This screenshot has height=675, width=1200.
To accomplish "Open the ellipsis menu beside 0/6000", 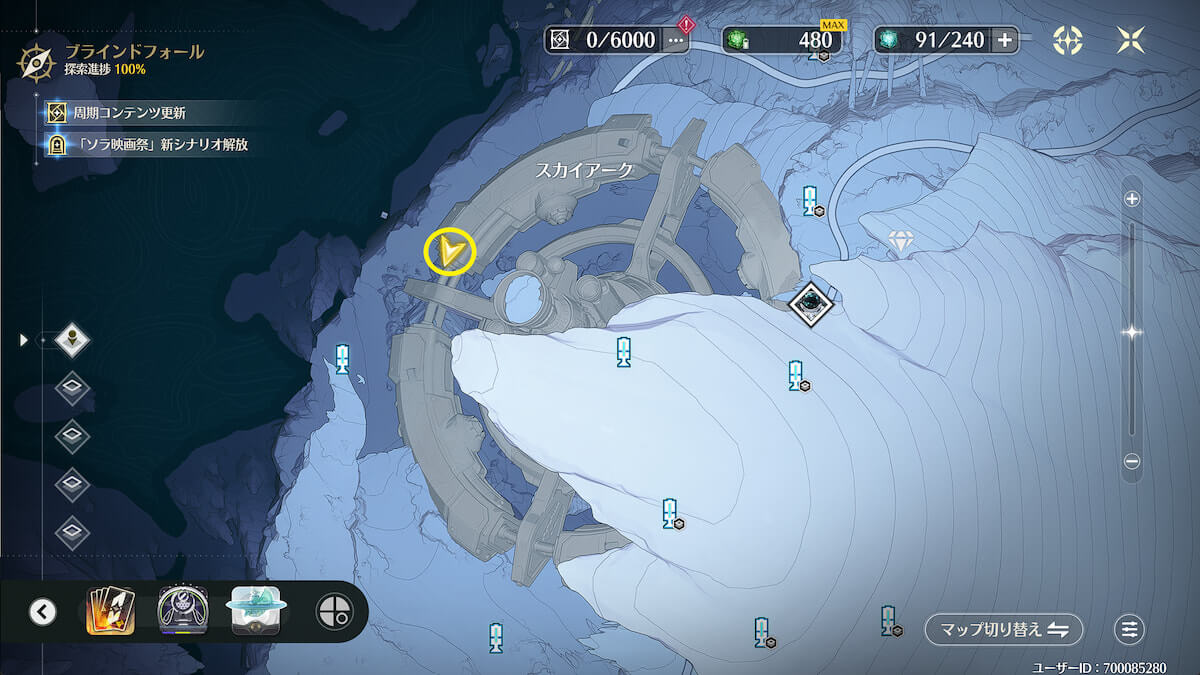I will (676, 40).
